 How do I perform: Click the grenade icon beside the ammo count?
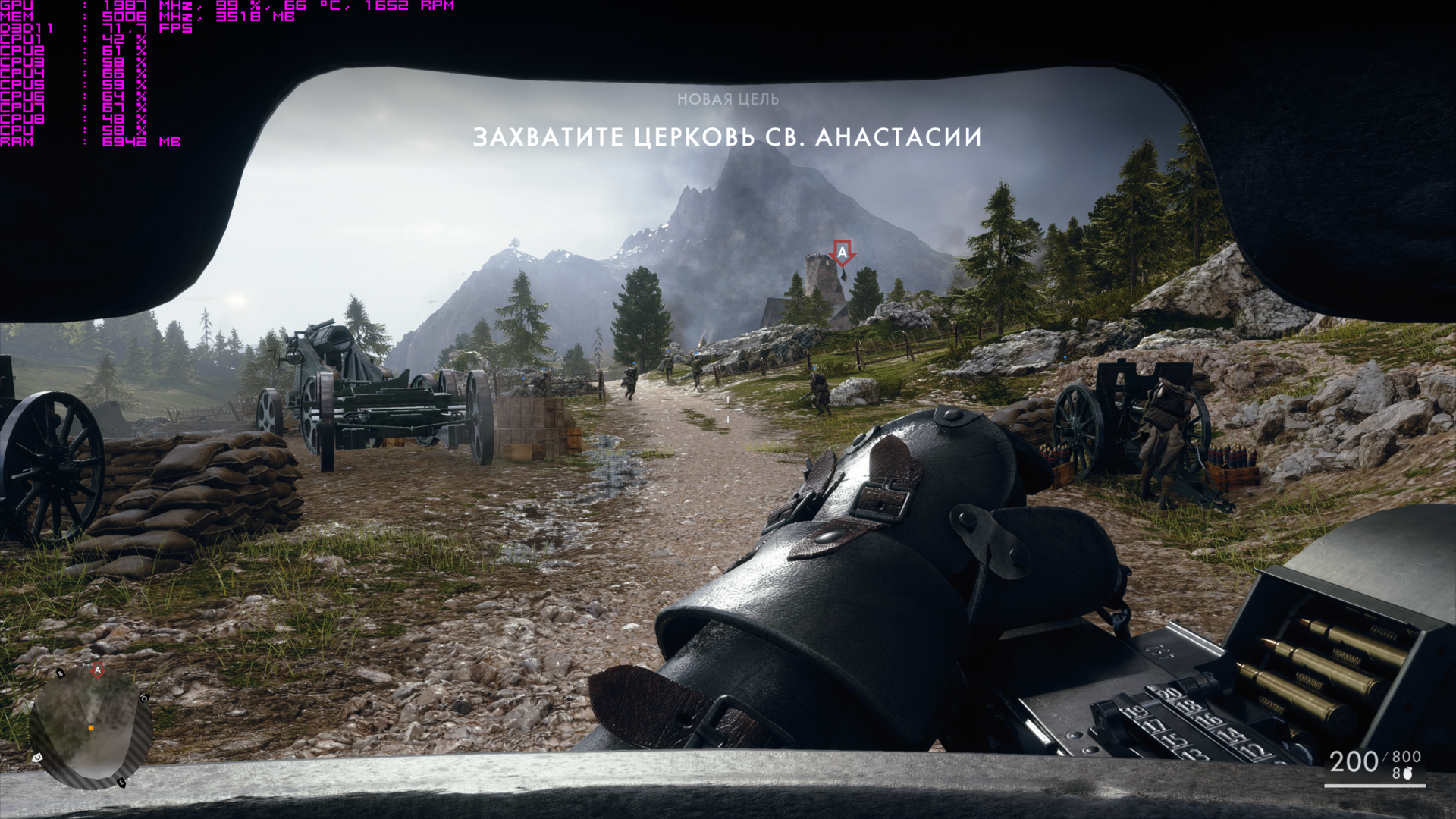tap(1410, 773)
